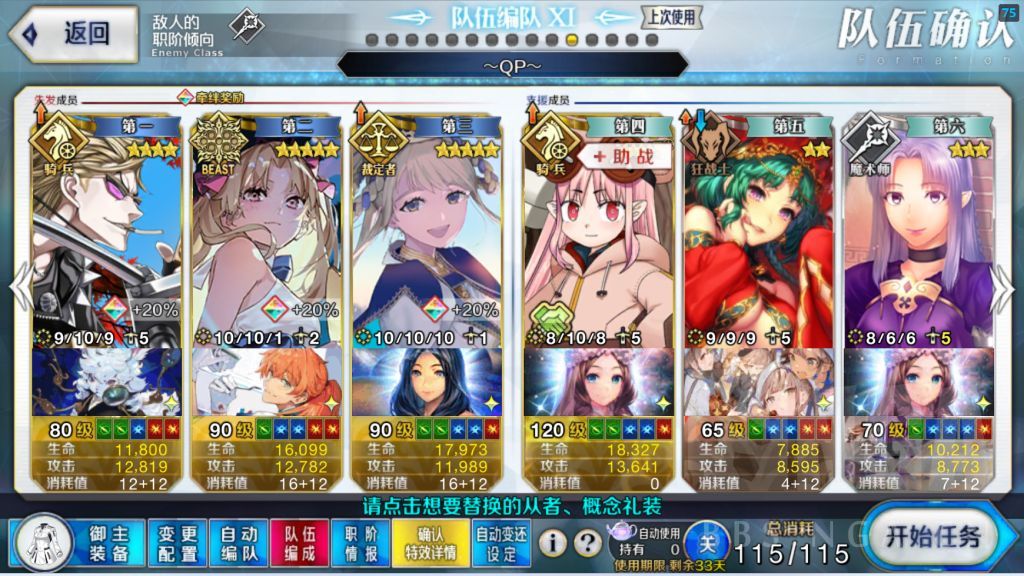Select the 助战 support servant card
1024x576 pixels.
(x=598, y=240)
